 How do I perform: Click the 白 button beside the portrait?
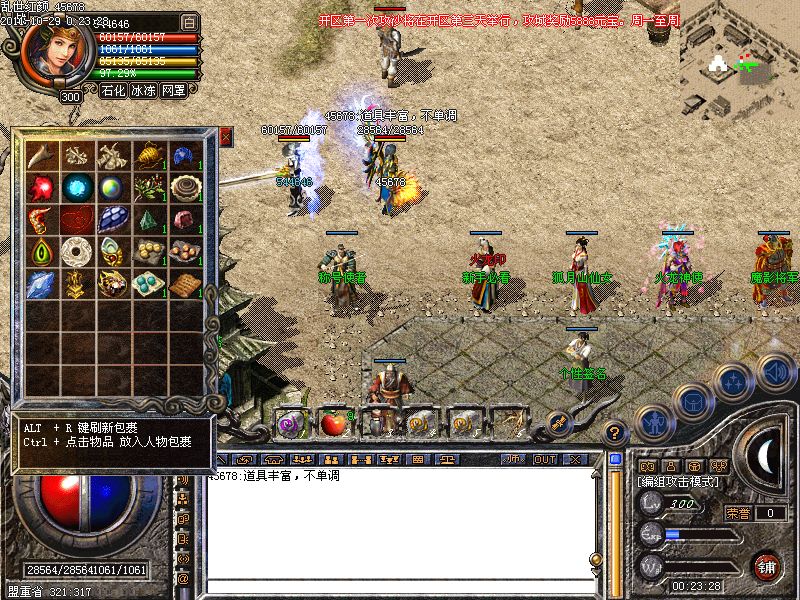(x=190, y=21)
